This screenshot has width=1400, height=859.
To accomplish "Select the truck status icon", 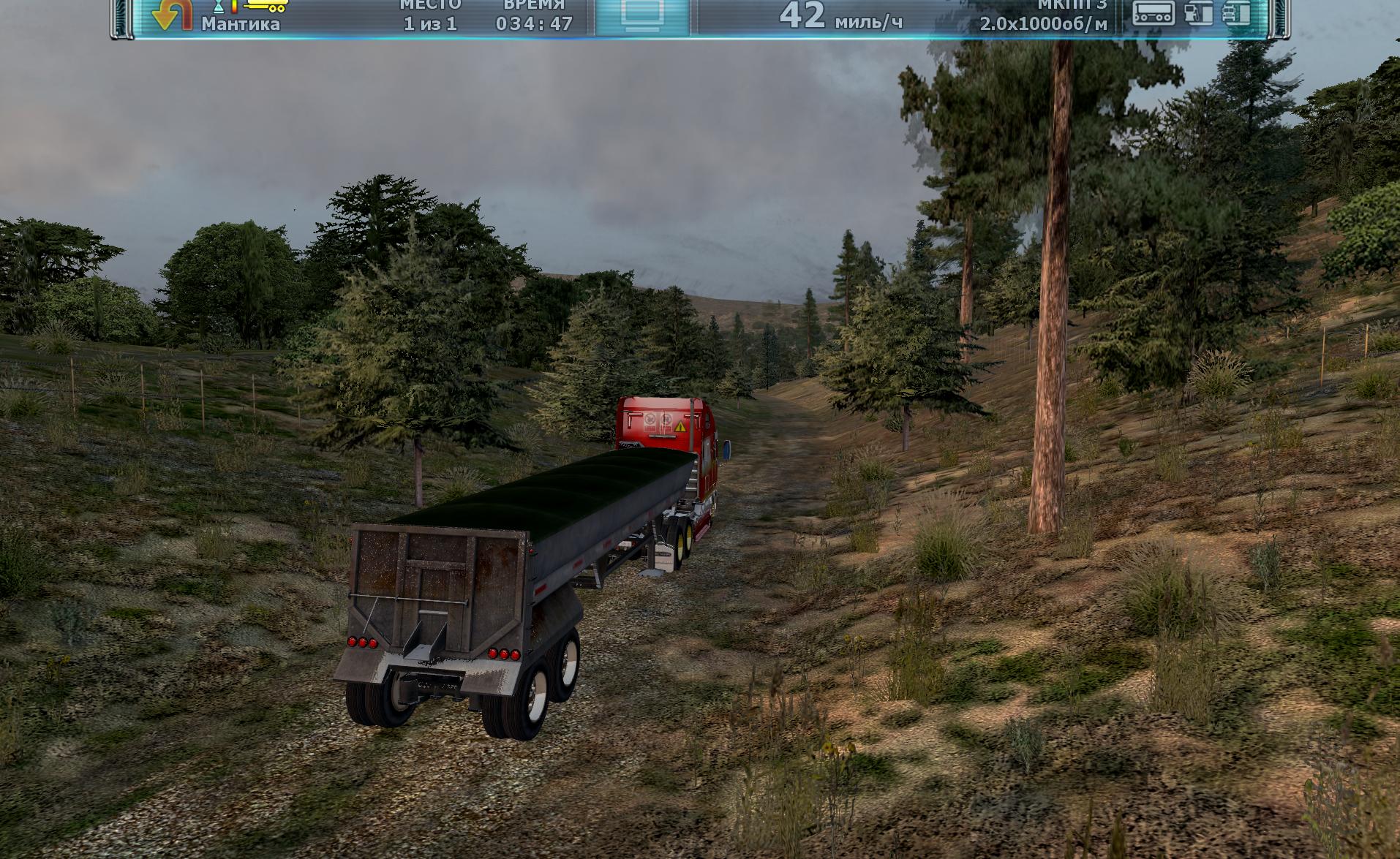I will [x=1238, y=13].
